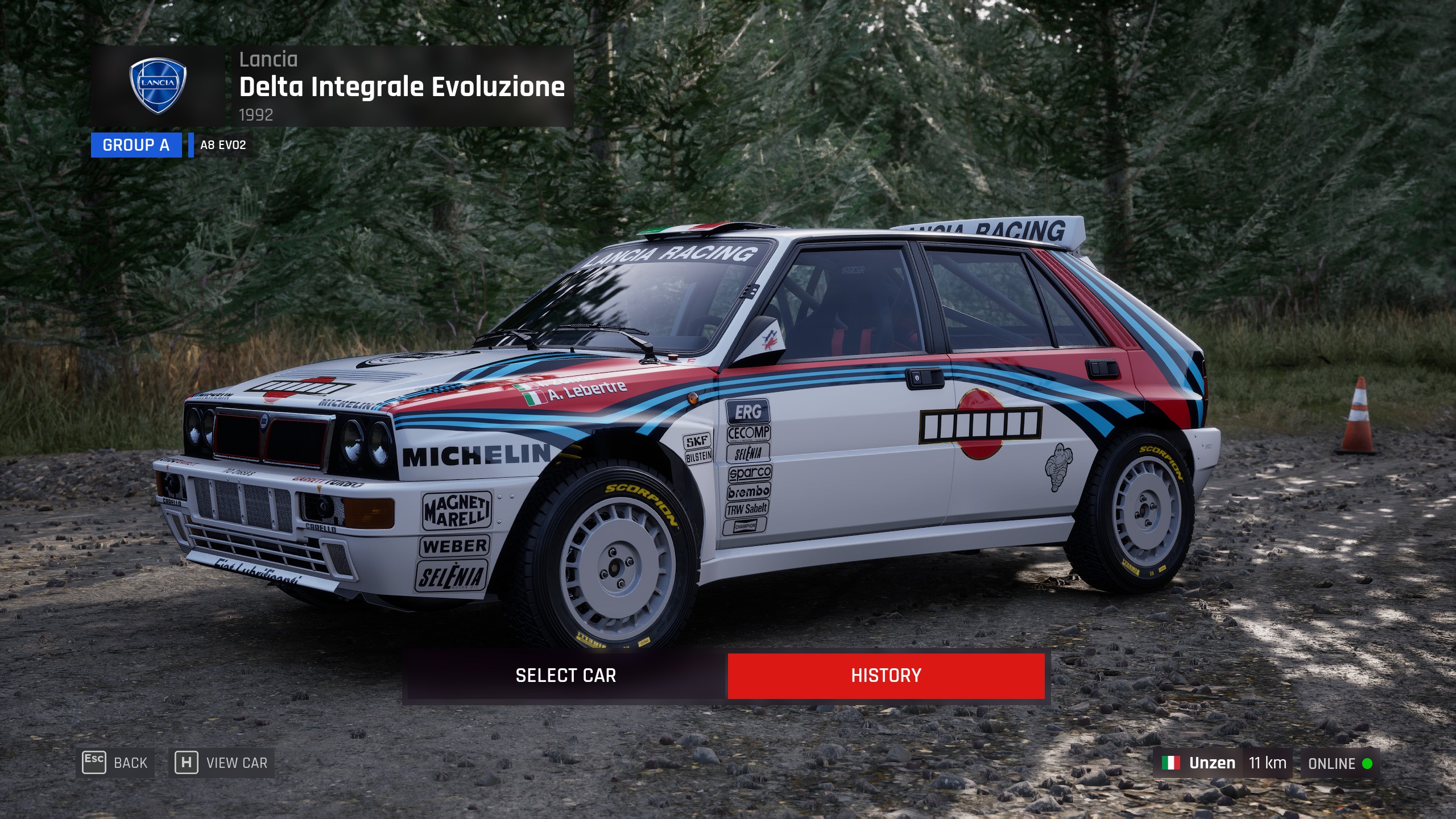Go Back from car selection

pyautogui.click(x=115, y=763)
